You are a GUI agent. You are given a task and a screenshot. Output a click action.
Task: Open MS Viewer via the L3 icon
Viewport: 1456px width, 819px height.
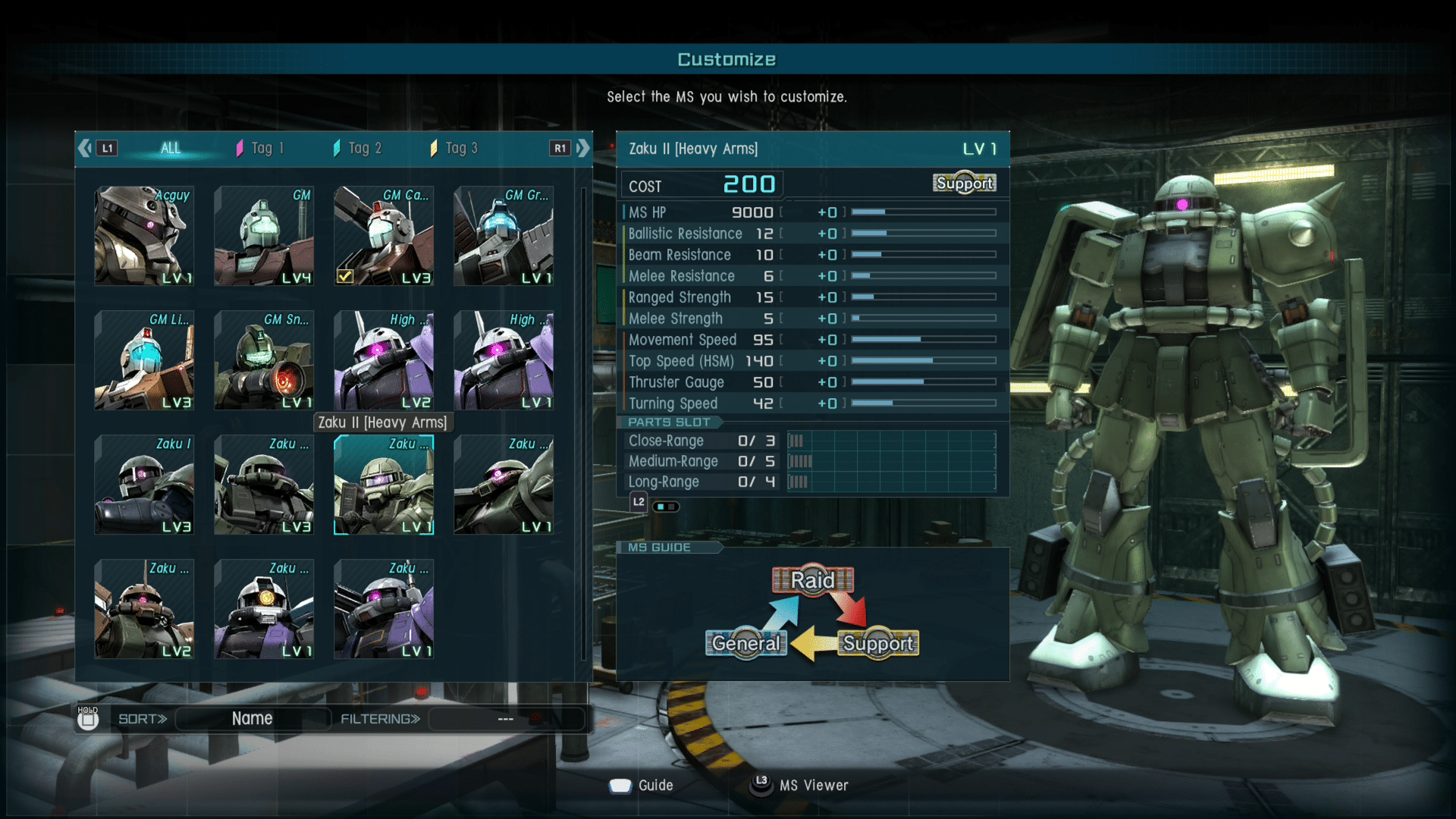coord(761,786)
